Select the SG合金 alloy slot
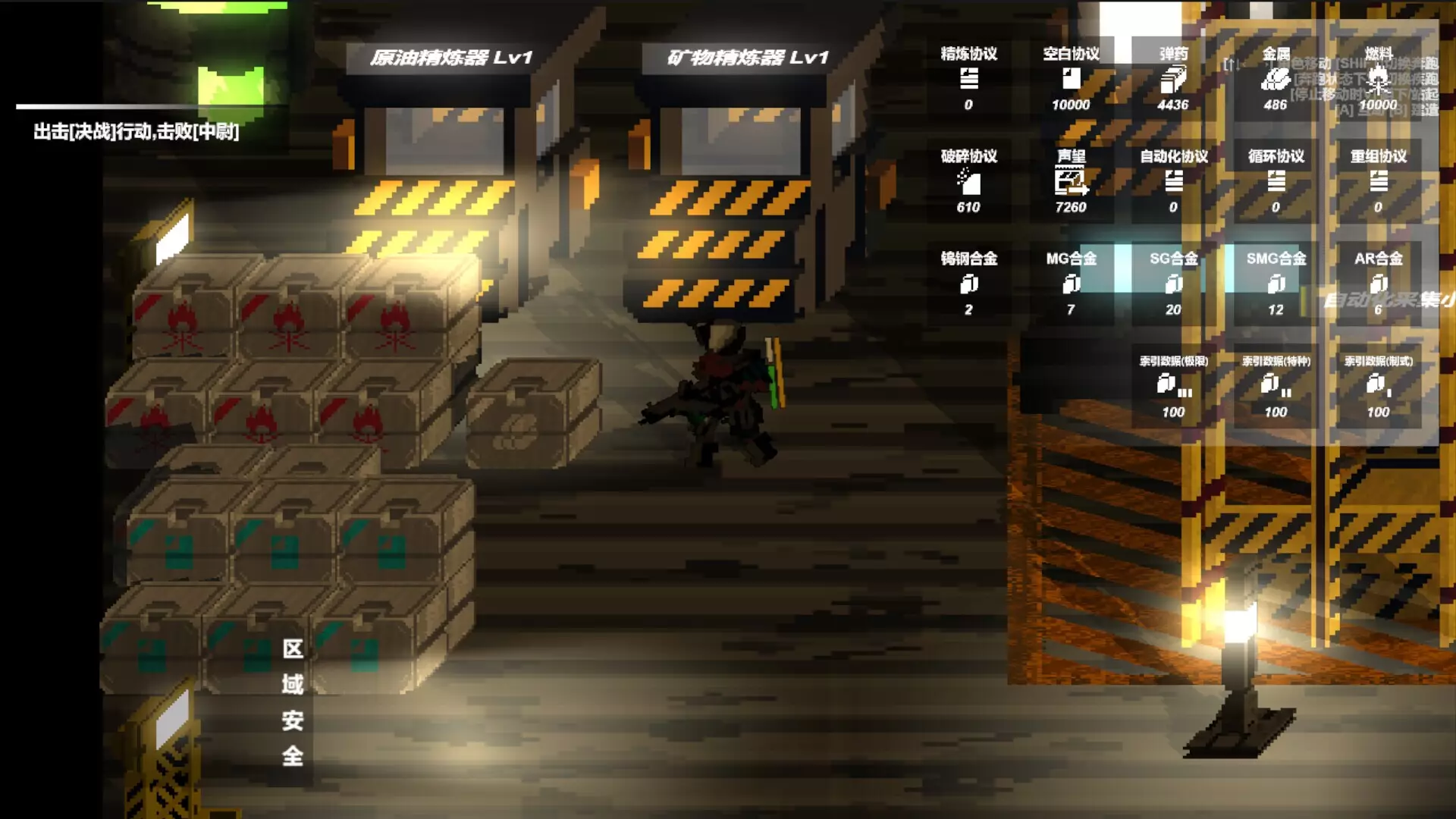This screenshot has height=819, width=1456. click(x=1173, y=284)
